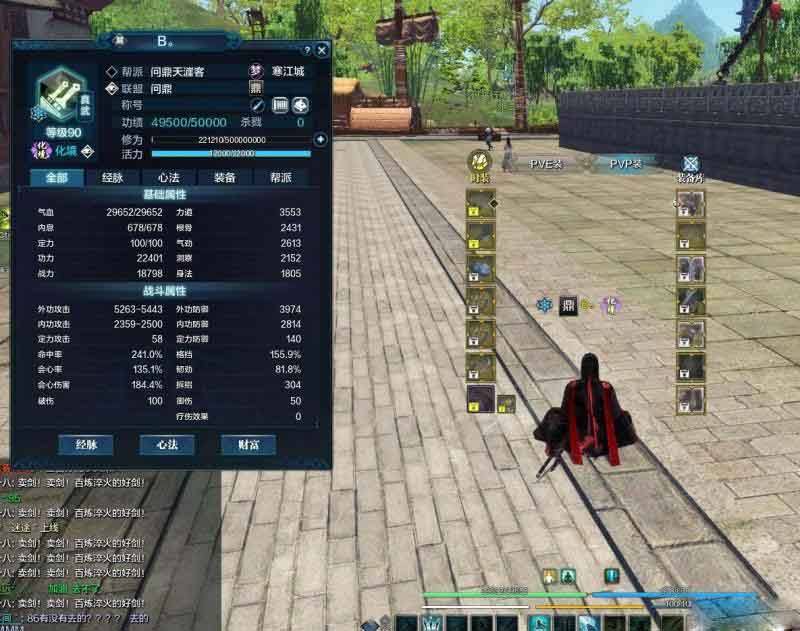This screenshot has width=800, height=631.
Task: Switch to the 全部 tab
Action: 56,177
